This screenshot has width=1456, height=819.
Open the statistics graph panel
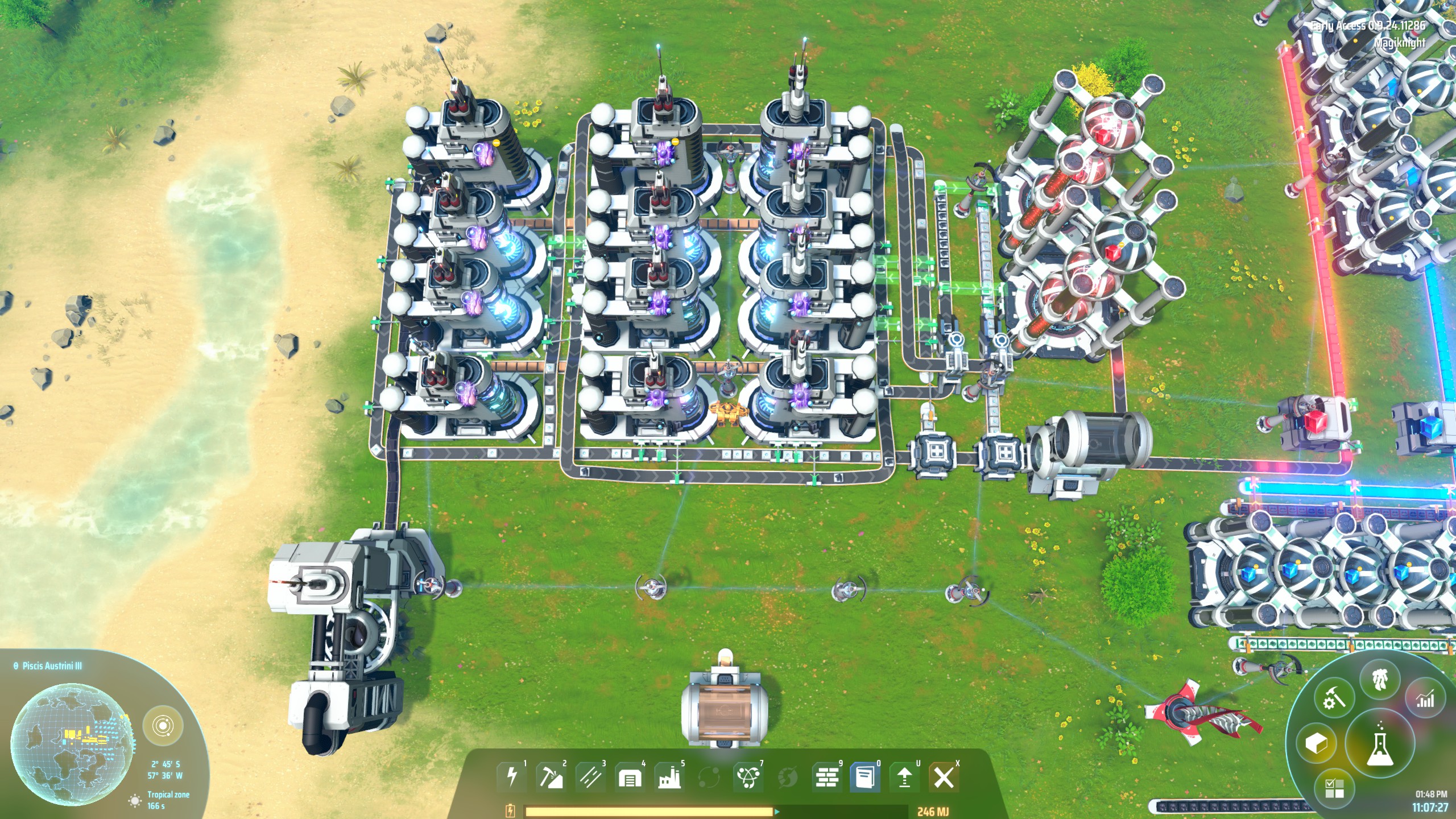click(x=1424, y=699)
